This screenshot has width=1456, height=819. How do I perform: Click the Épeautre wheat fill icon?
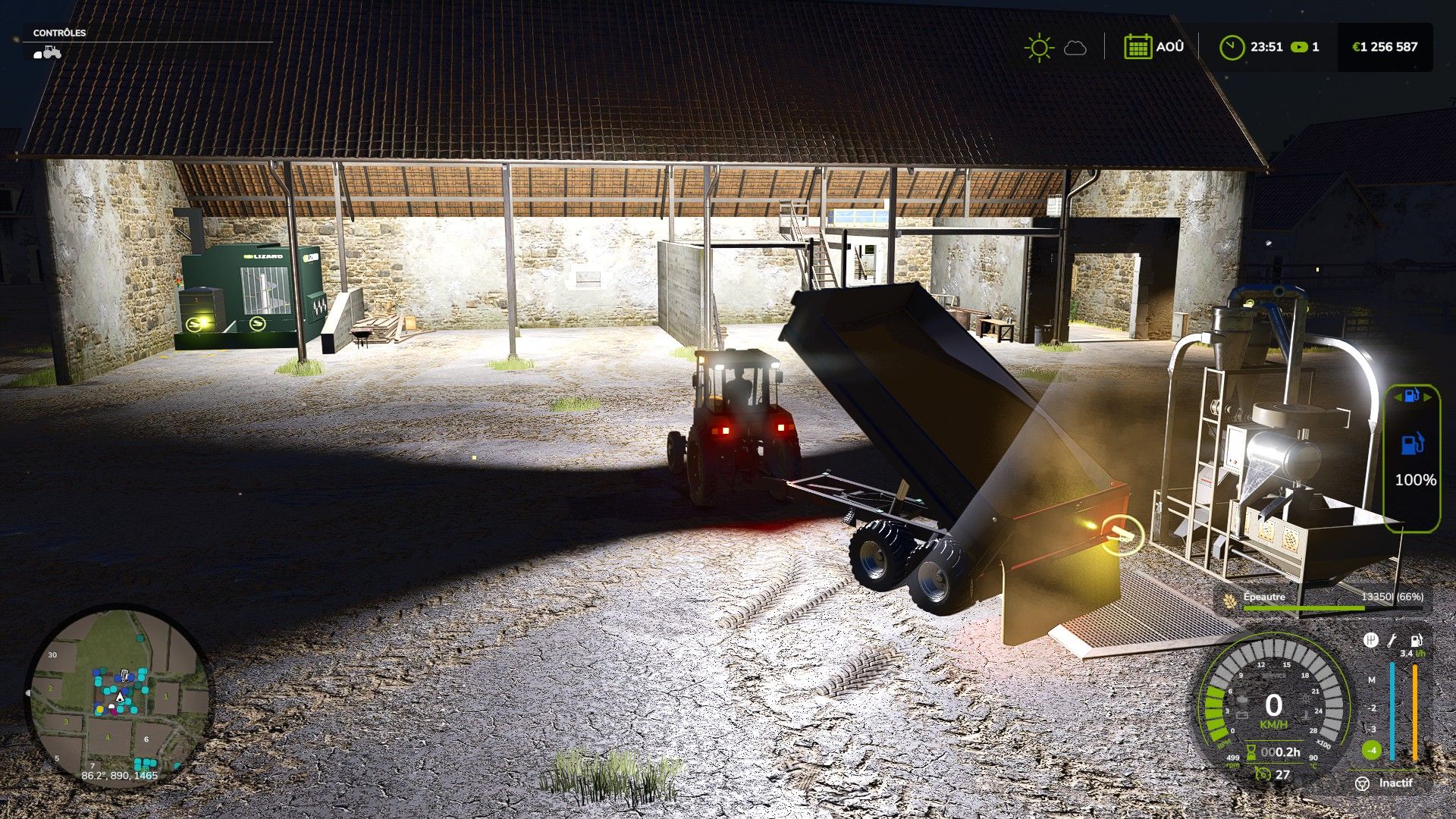pyautogui.click(x=1229, y=599)
